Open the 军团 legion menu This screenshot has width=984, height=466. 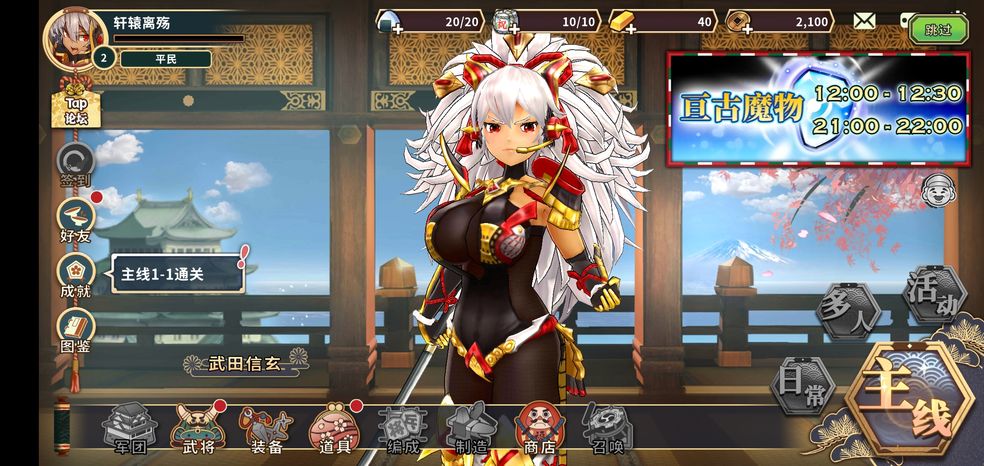point(126,428)
